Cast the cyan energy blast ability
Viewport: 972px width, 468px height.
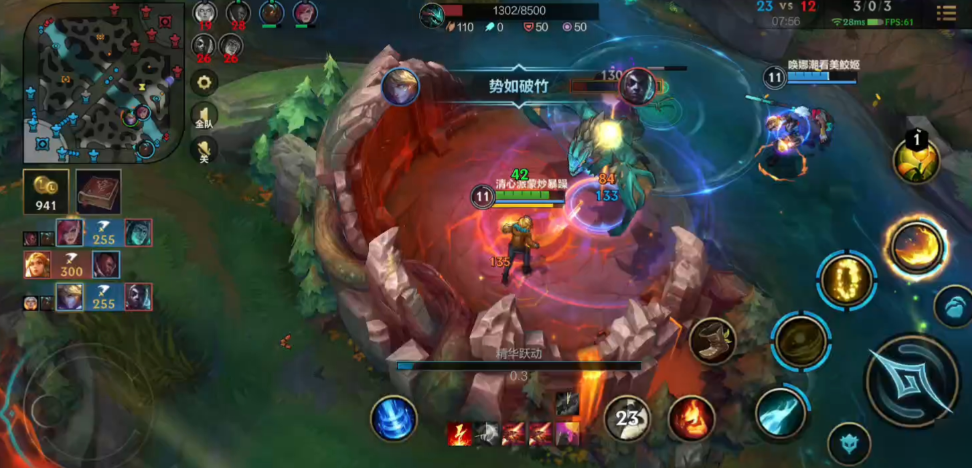(780, 413)
